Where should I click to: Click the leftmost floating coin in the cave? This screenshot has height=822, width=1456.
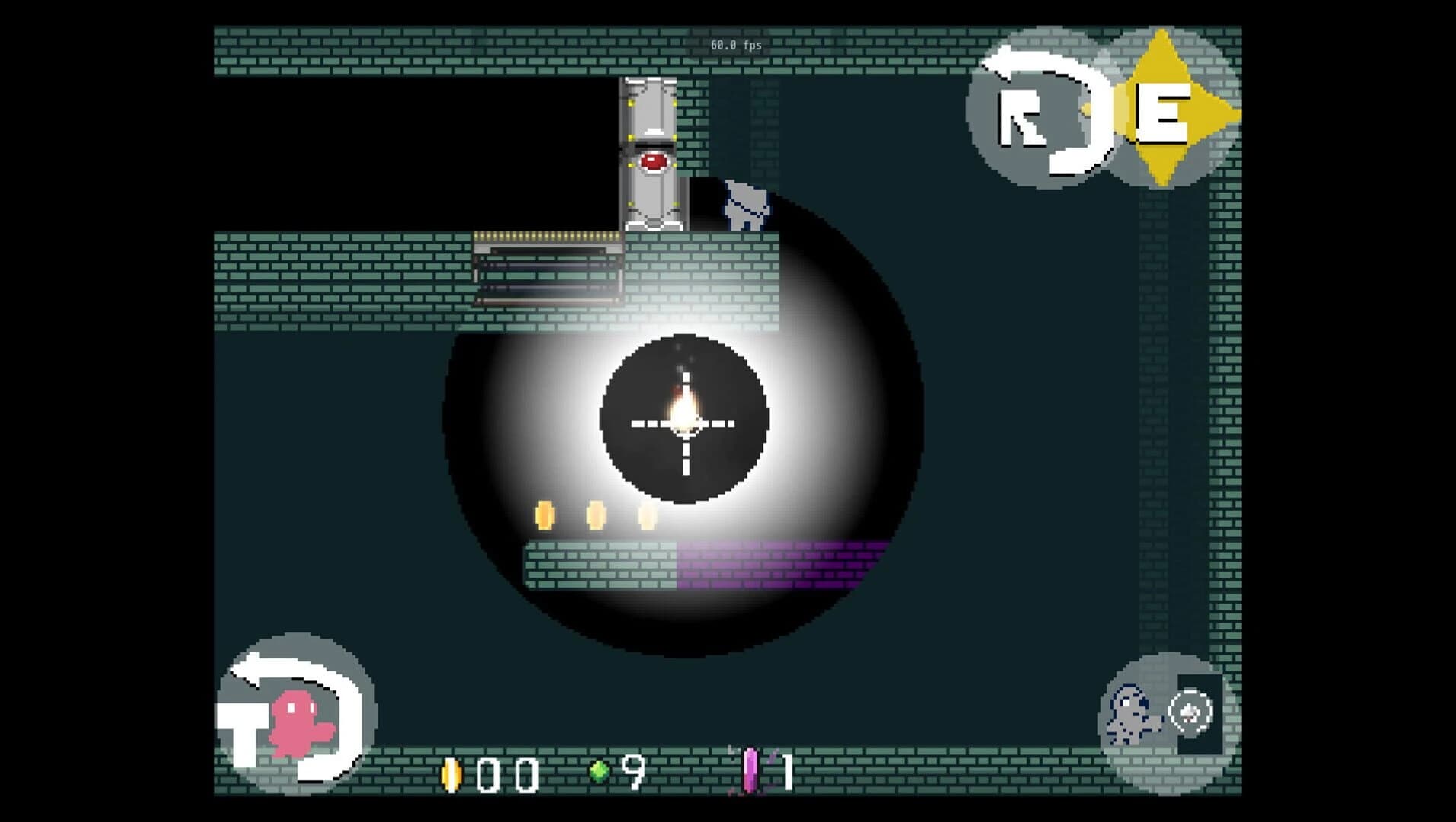(x=544, y=515)
